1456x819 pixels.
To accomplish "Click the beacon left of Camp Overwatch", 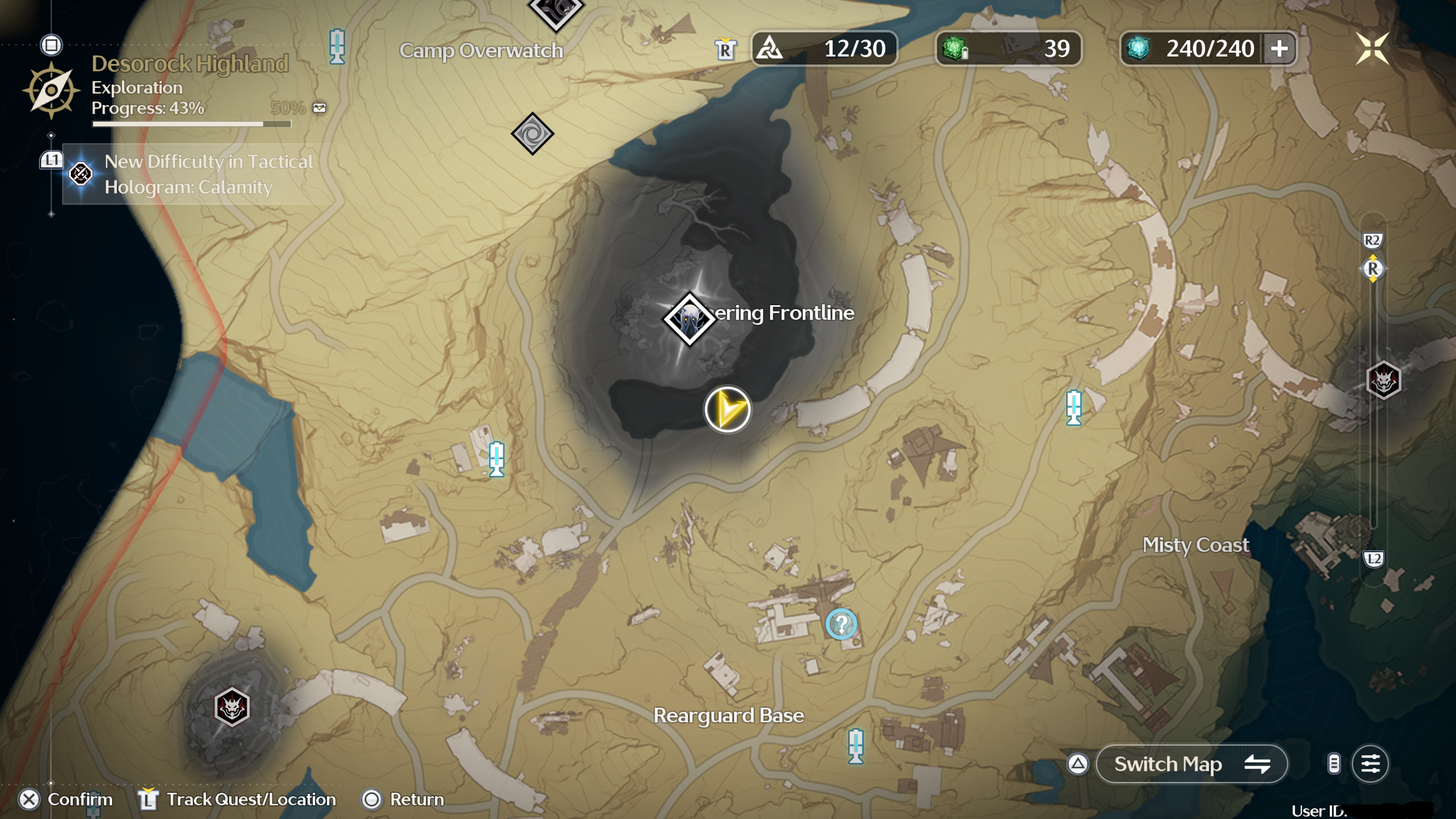I will coord(337,46).
